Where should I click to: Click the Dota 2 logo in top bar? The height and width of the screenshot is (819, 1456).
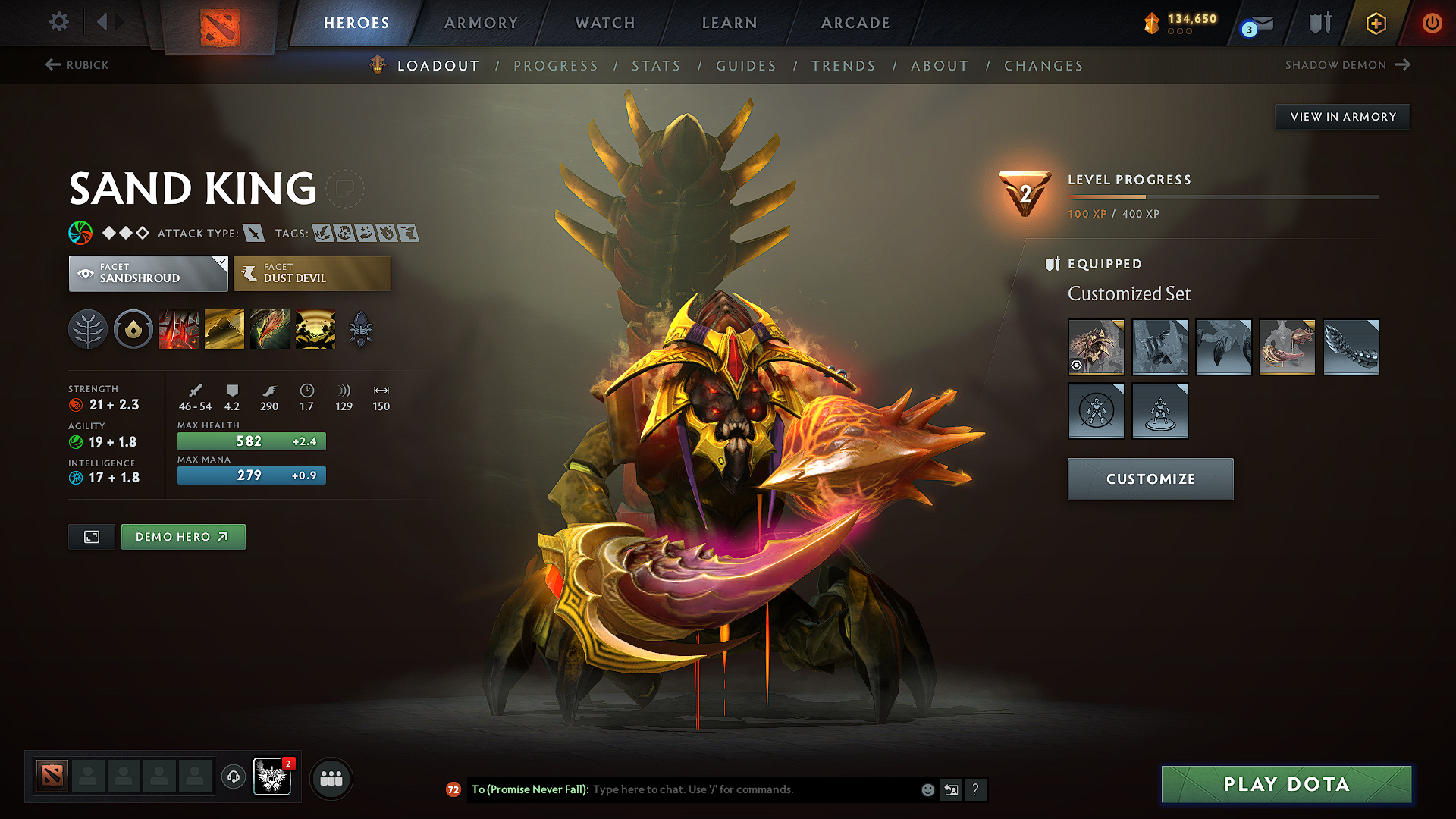click(219, 23)
